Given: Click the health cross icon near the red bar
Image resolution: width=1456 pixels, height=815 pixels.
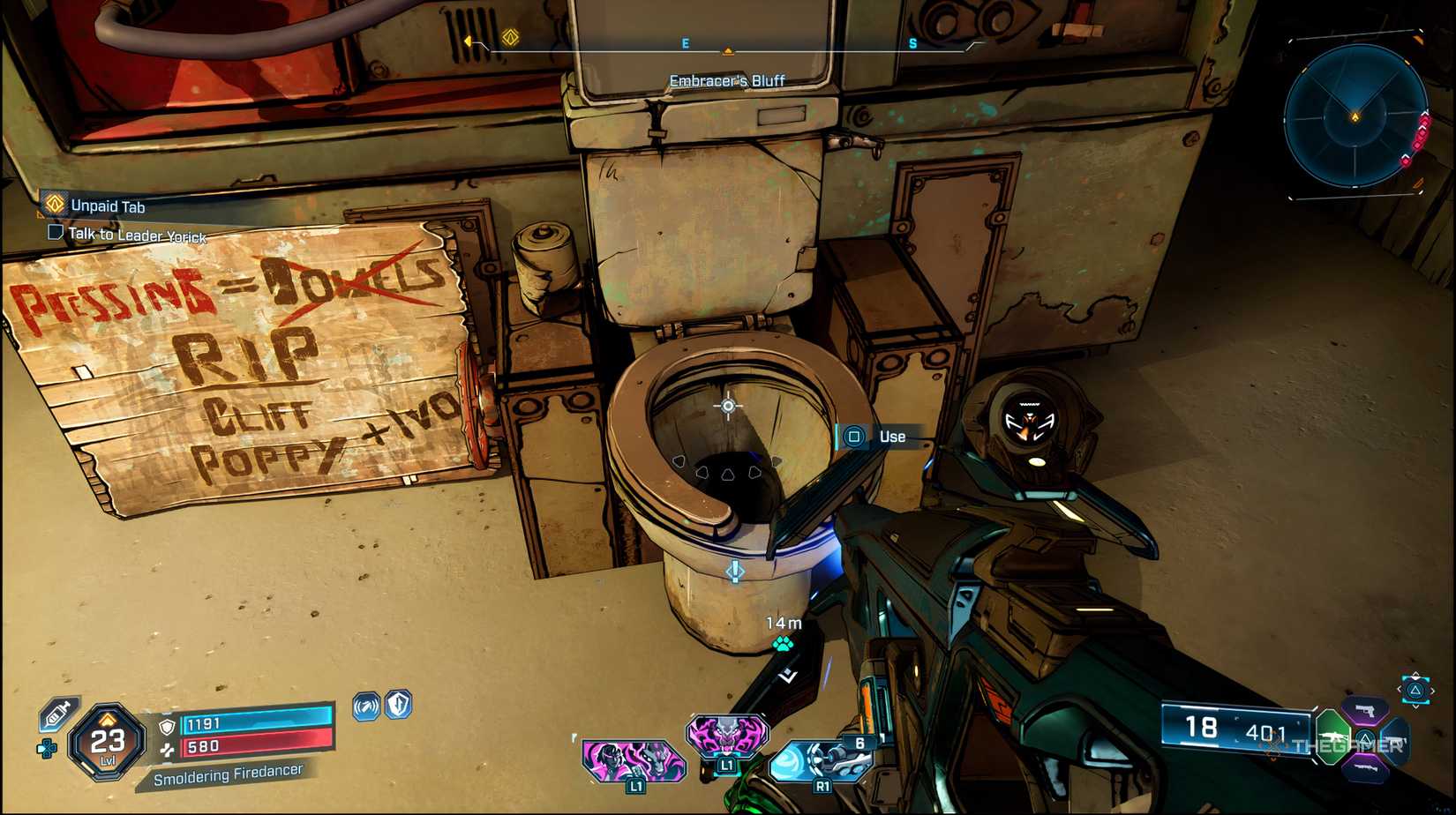Looking at the screenshot, I should (167, 749).
